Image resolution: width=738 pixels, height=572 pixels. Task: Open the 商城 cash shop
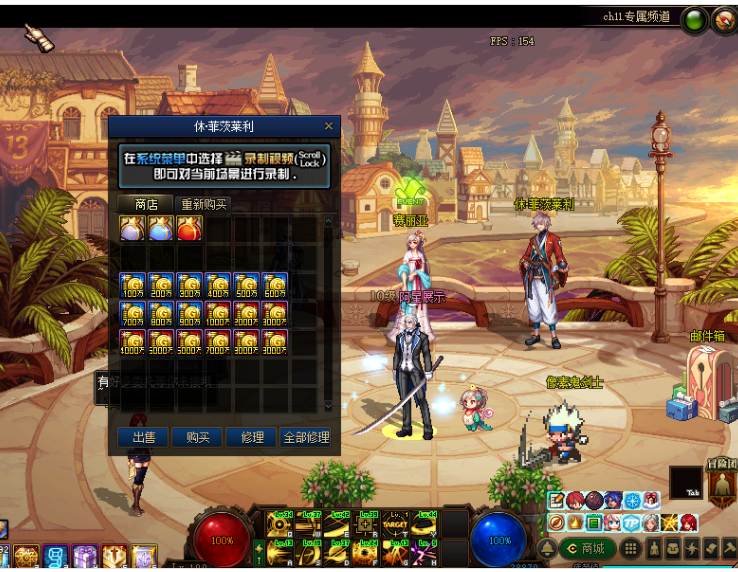pyautogui.click(x=587, y=548)
